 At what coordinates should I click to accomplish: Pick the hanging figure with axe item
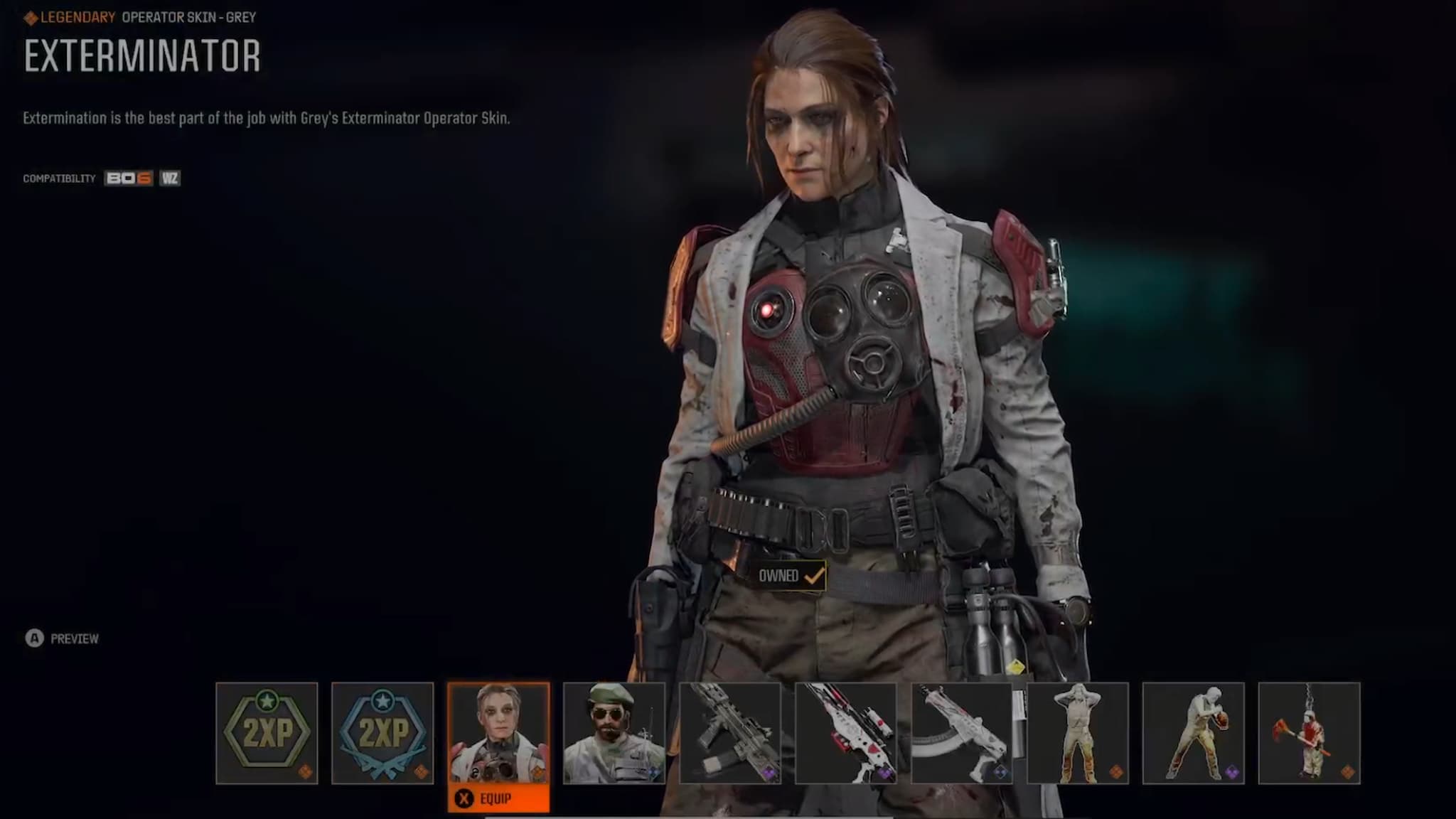[1310, 733]
